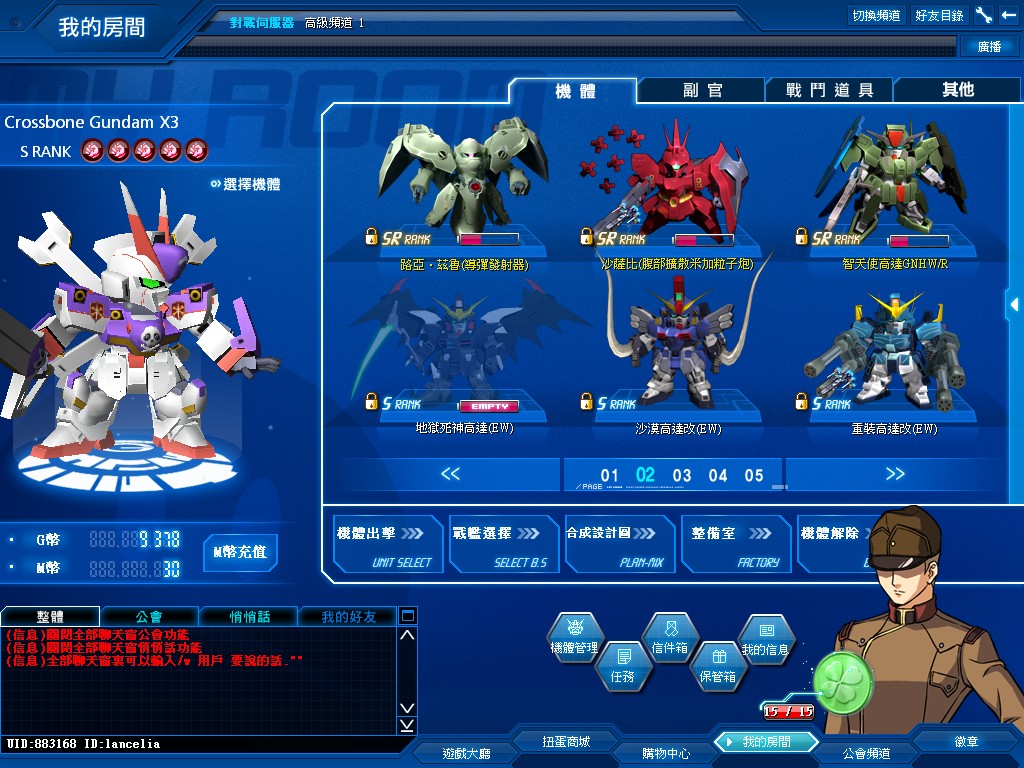Open 戰艦選擇 battleship selection
The height and width of the screenshot is (768, 1024).
pyautogui.click(x=503, y=545)
